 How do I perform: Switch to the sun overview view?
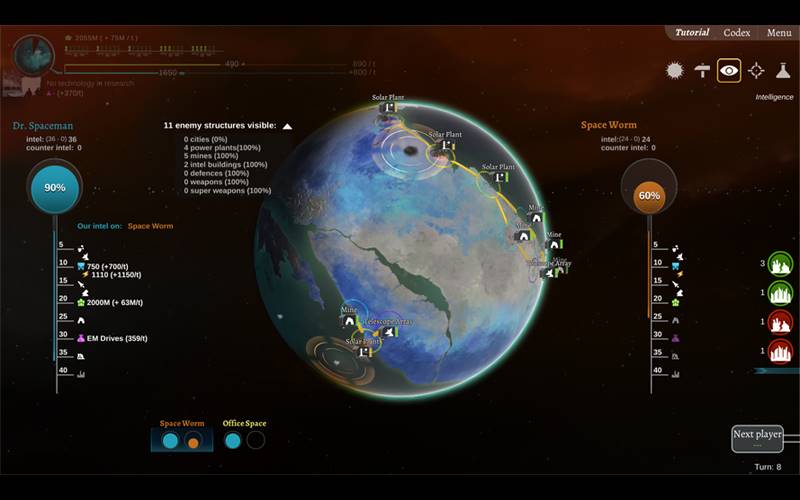[x=675, y=70]
